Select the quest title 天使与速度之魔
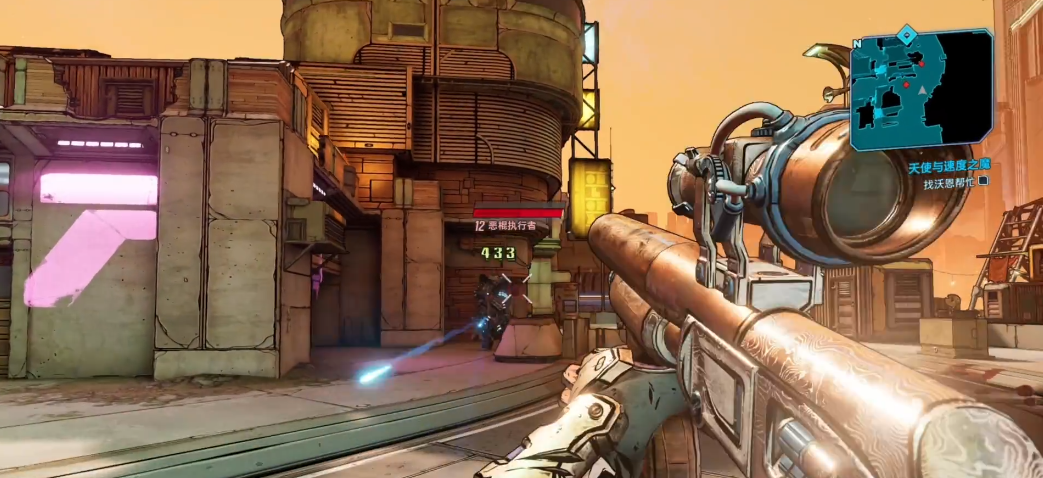This screenshot has width=1043, height=478. click(948, 168)
